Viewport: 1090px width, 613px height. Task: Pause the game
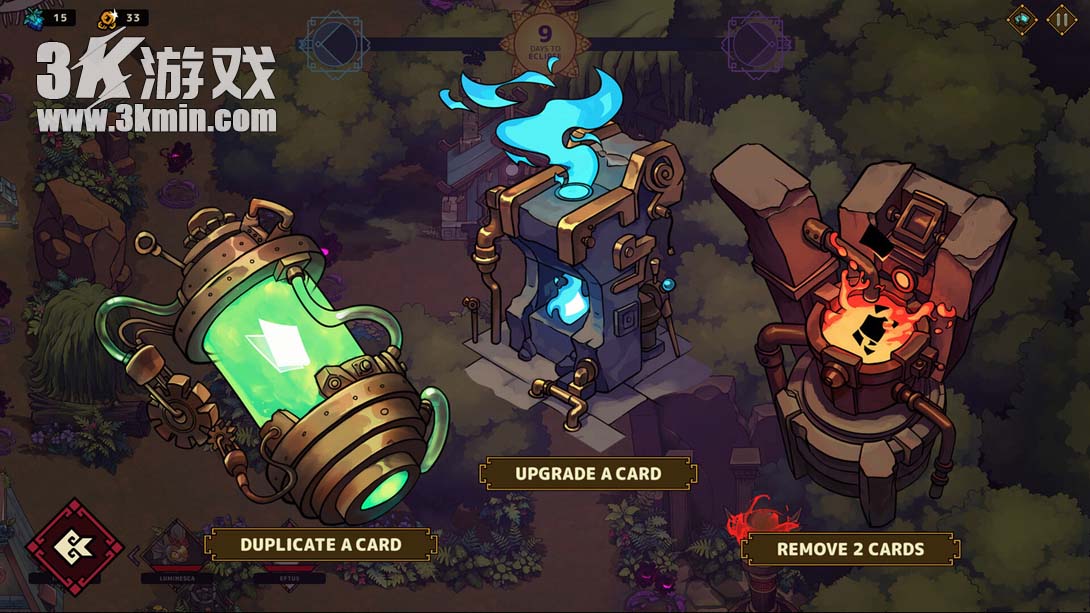pos(1061,19)
